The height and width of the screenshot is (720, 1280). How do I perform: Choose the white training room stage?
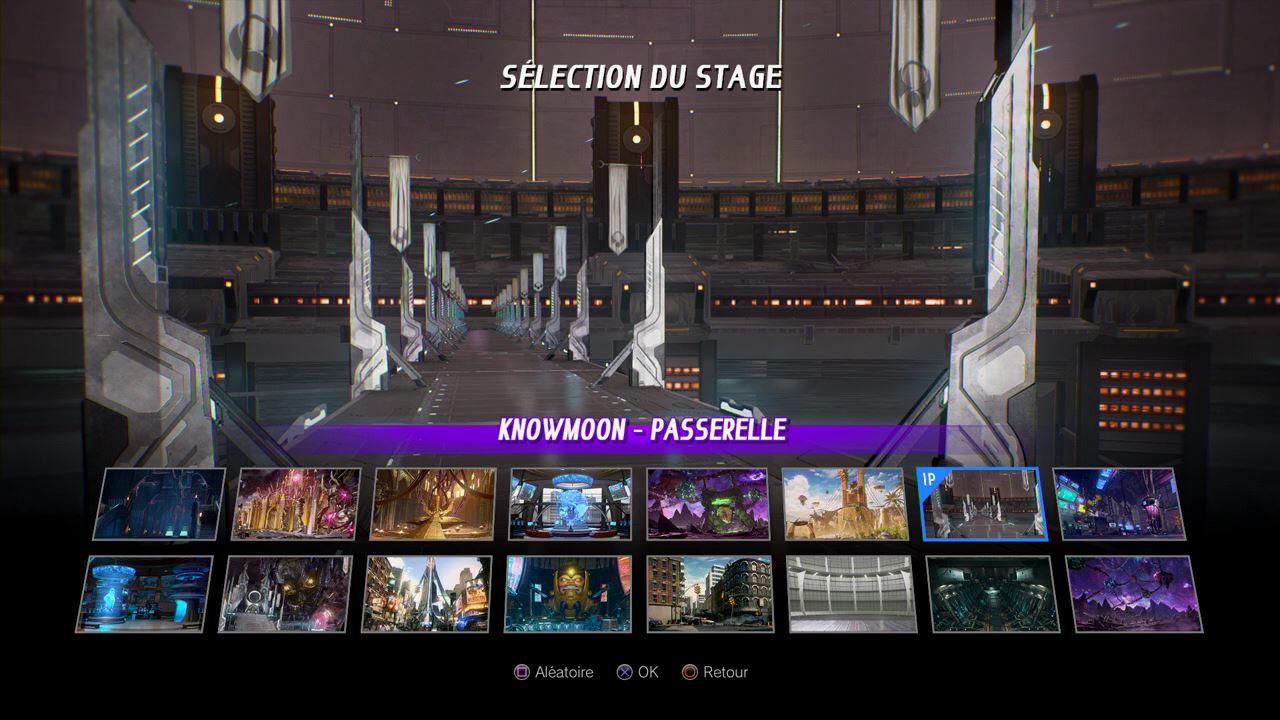851,594
